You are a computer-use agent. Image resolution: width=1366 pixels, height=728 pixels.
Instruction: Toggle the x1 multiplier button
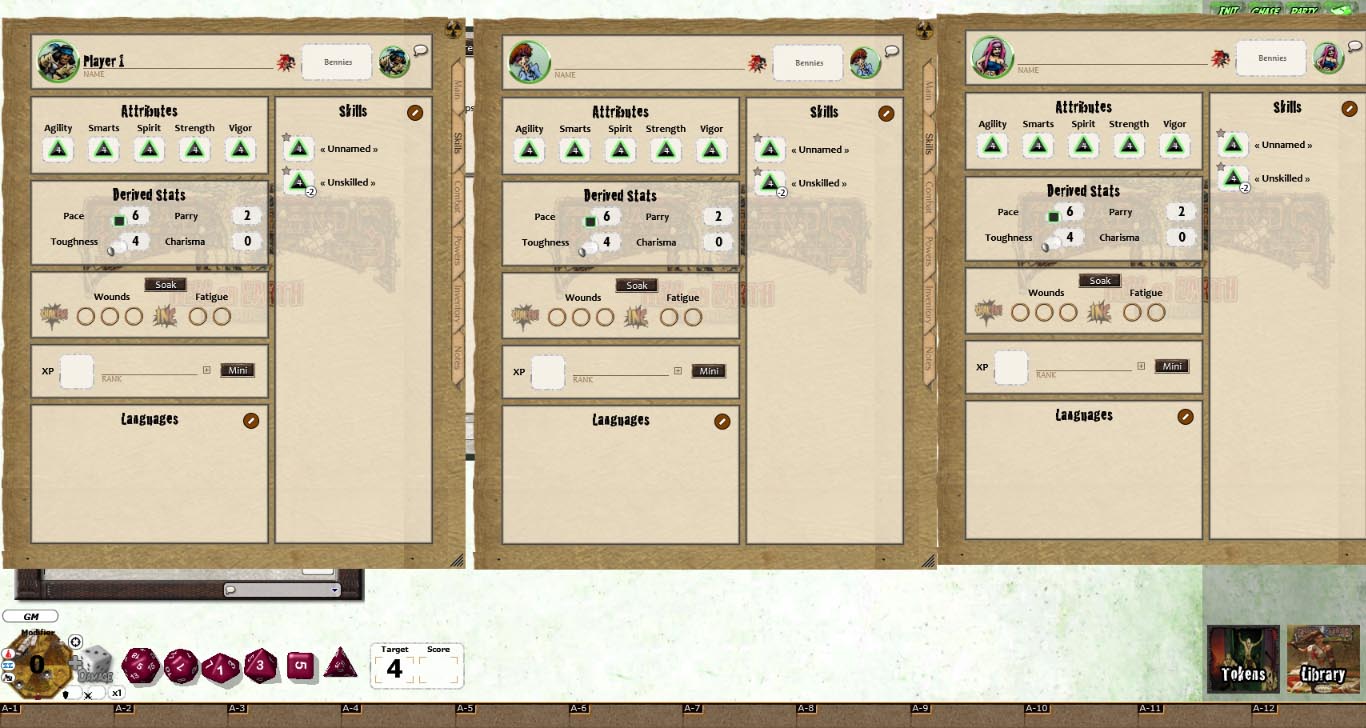click(x=116, y=691)
